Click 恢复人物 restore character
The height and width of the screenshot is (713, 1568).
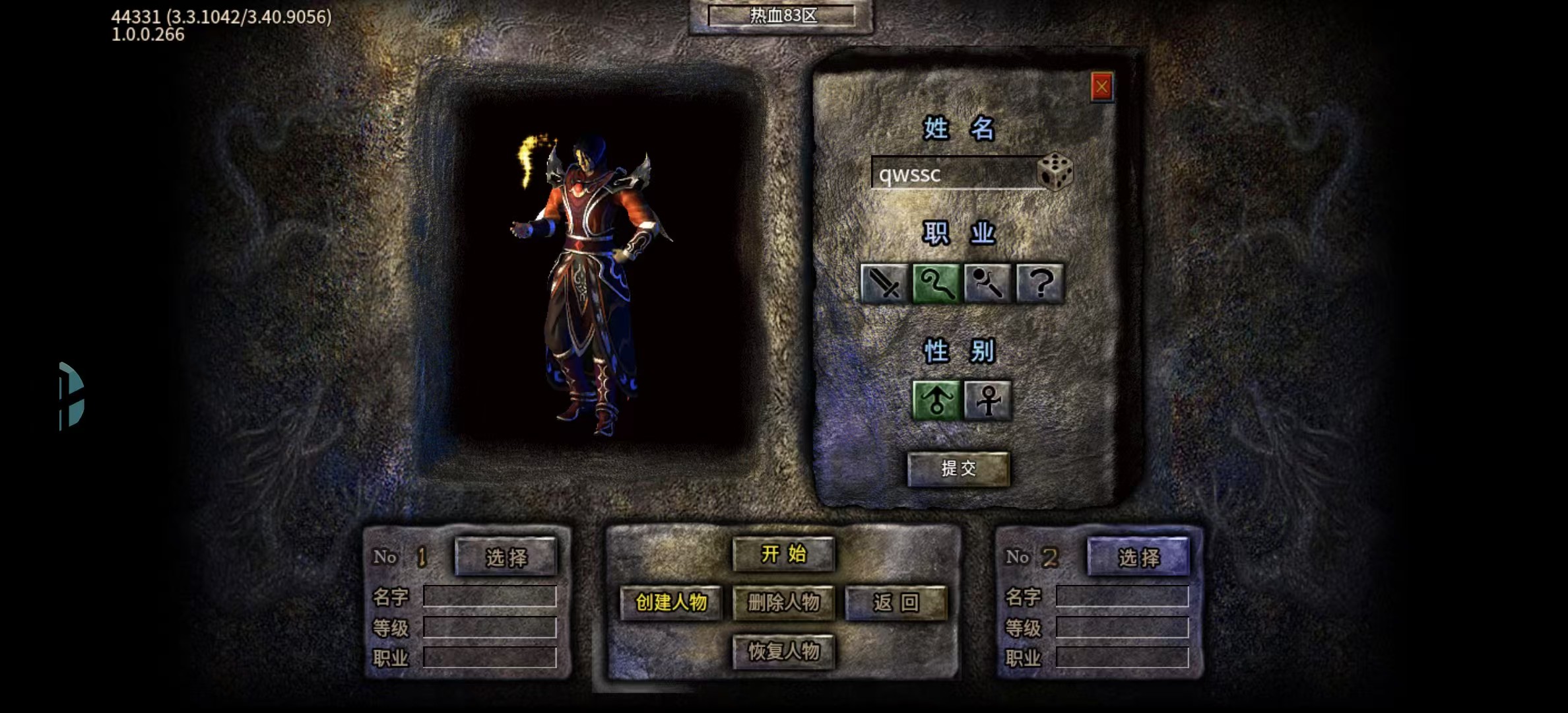pyautogui.click(x=783, y=652)
